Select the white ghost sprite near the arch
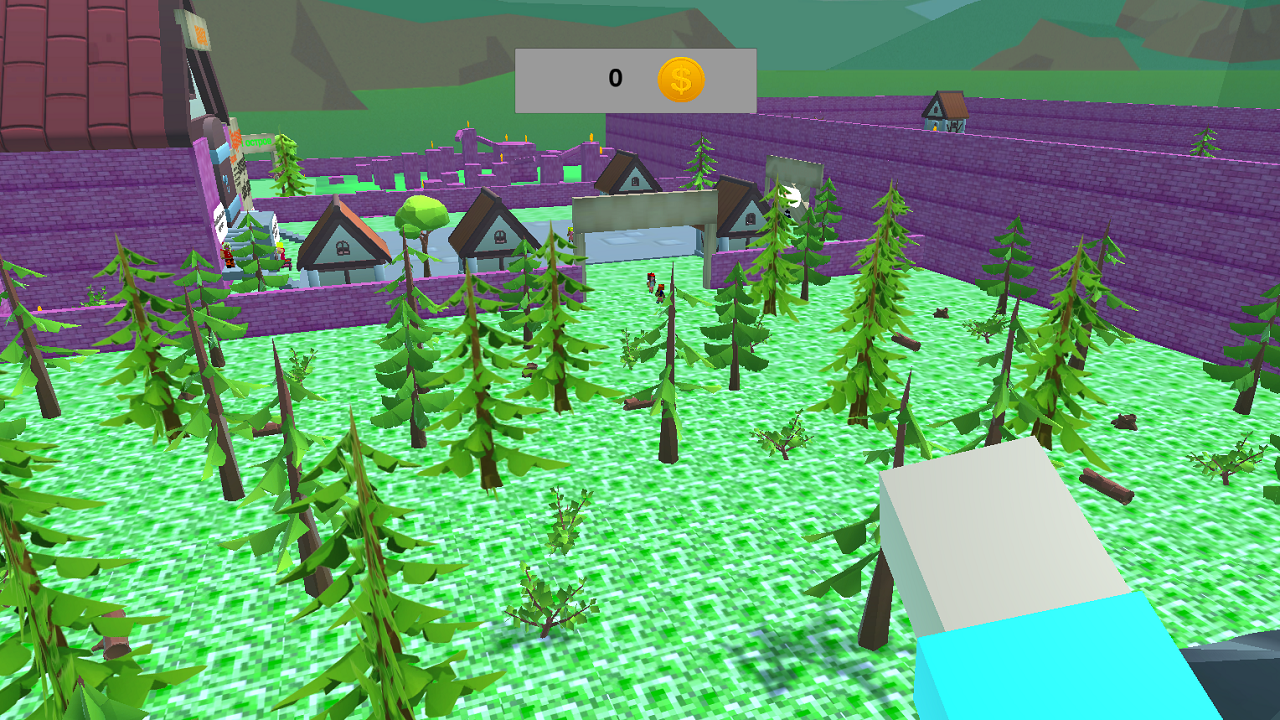 tap(790, 196)
